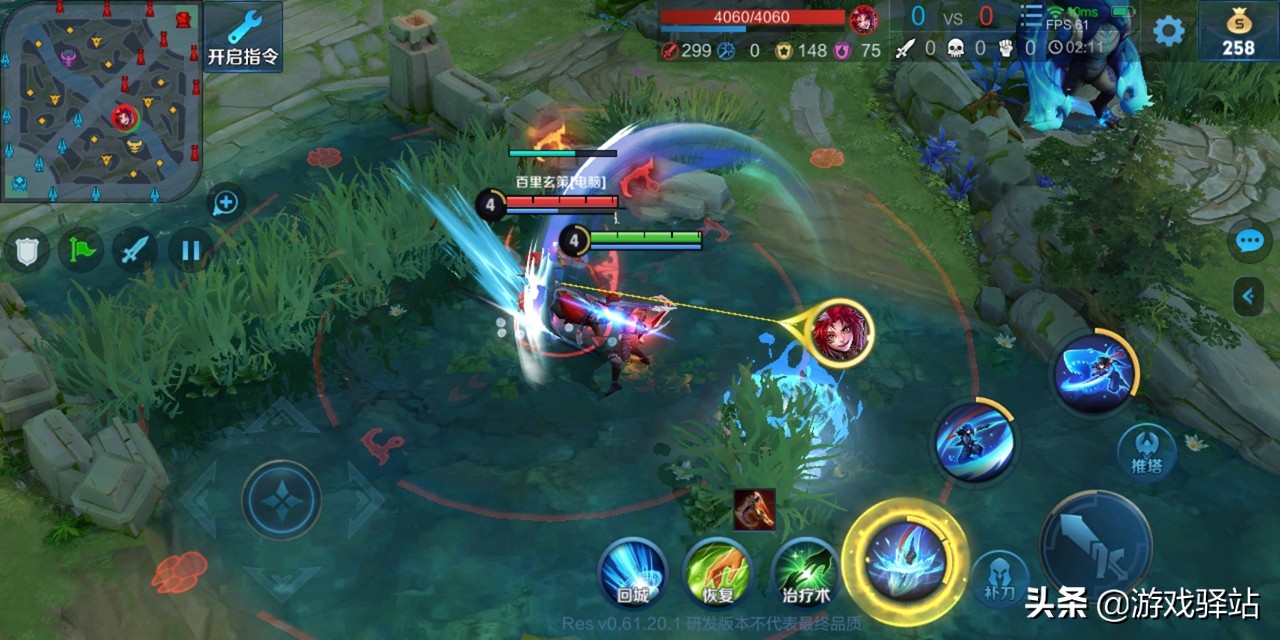1280x640 pixels.
Task: Open the settings gear
Action: (x=1168, y=31)
